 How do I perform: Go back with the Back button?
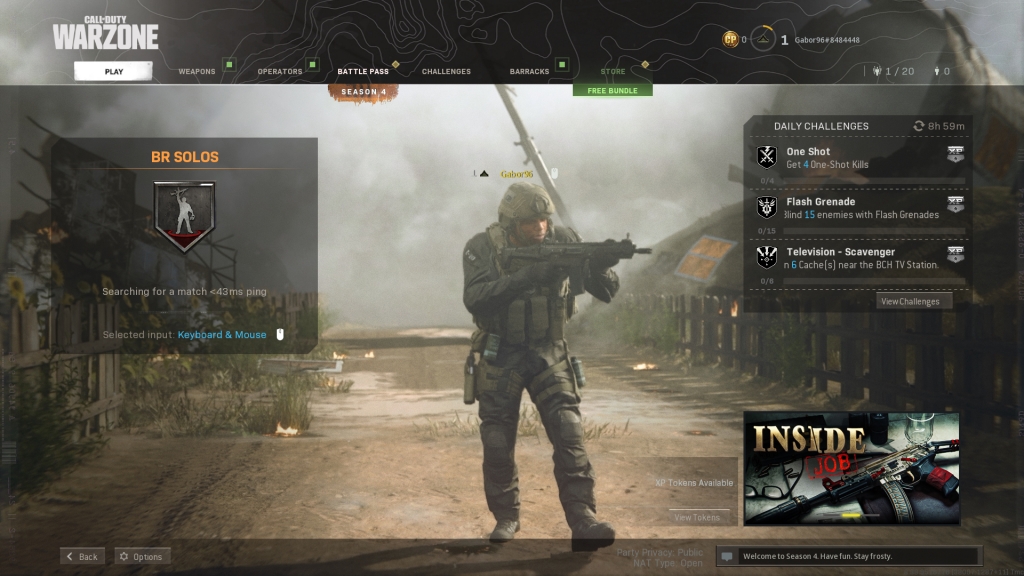click(x=82, y=556)
